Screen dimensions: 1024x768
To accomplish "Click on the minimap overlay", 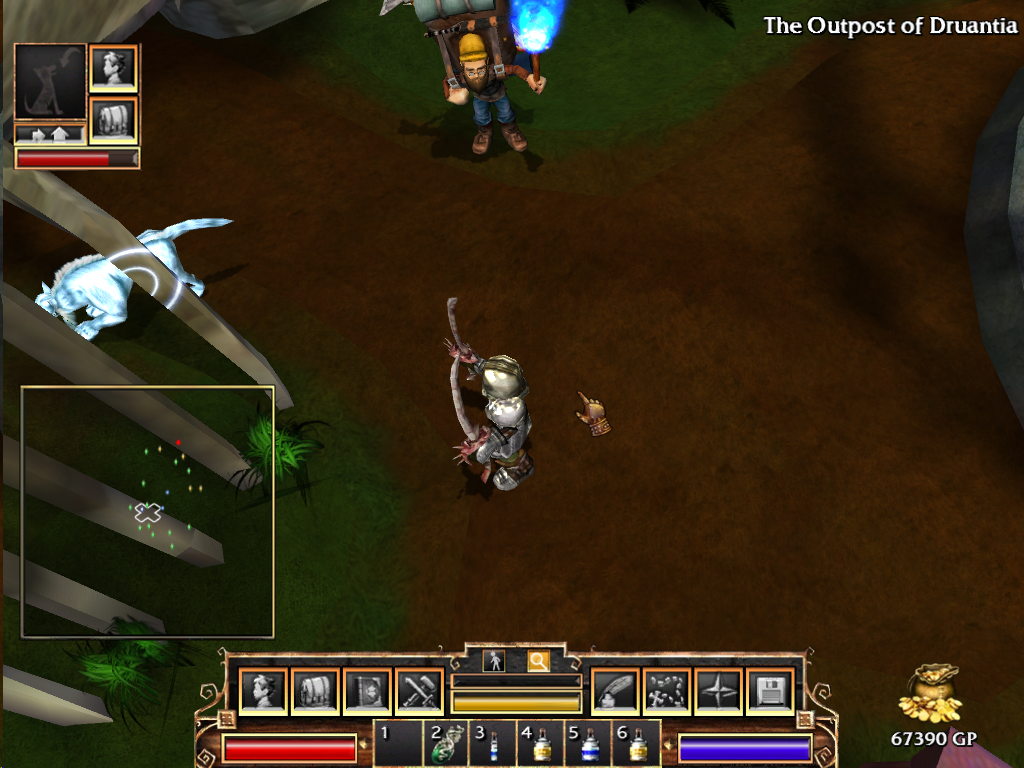I will 147,511.
